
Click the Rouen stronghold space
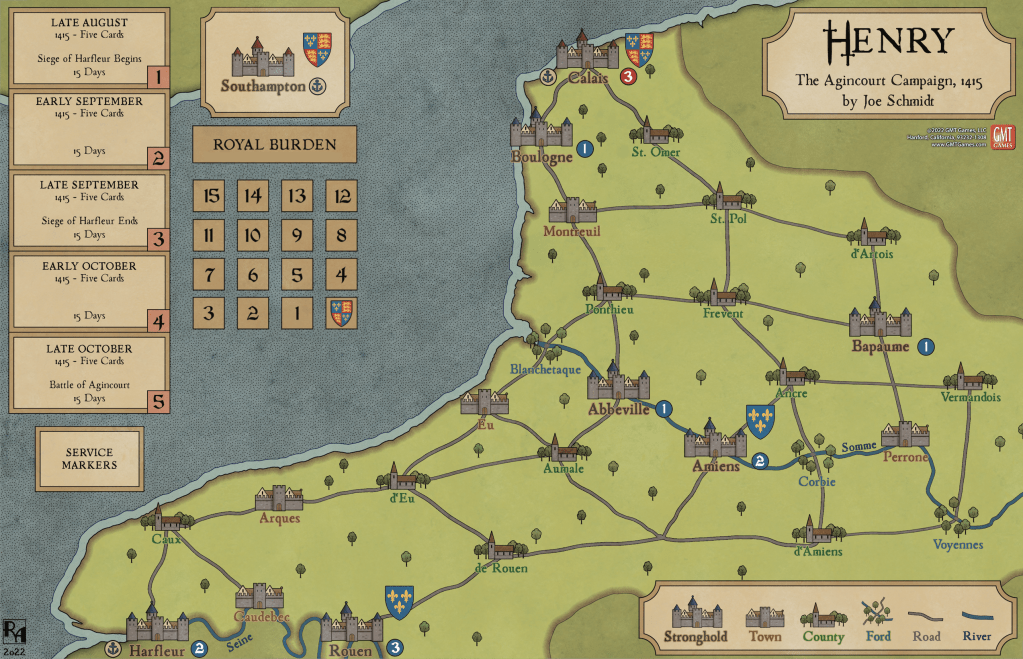coord(352,626)
